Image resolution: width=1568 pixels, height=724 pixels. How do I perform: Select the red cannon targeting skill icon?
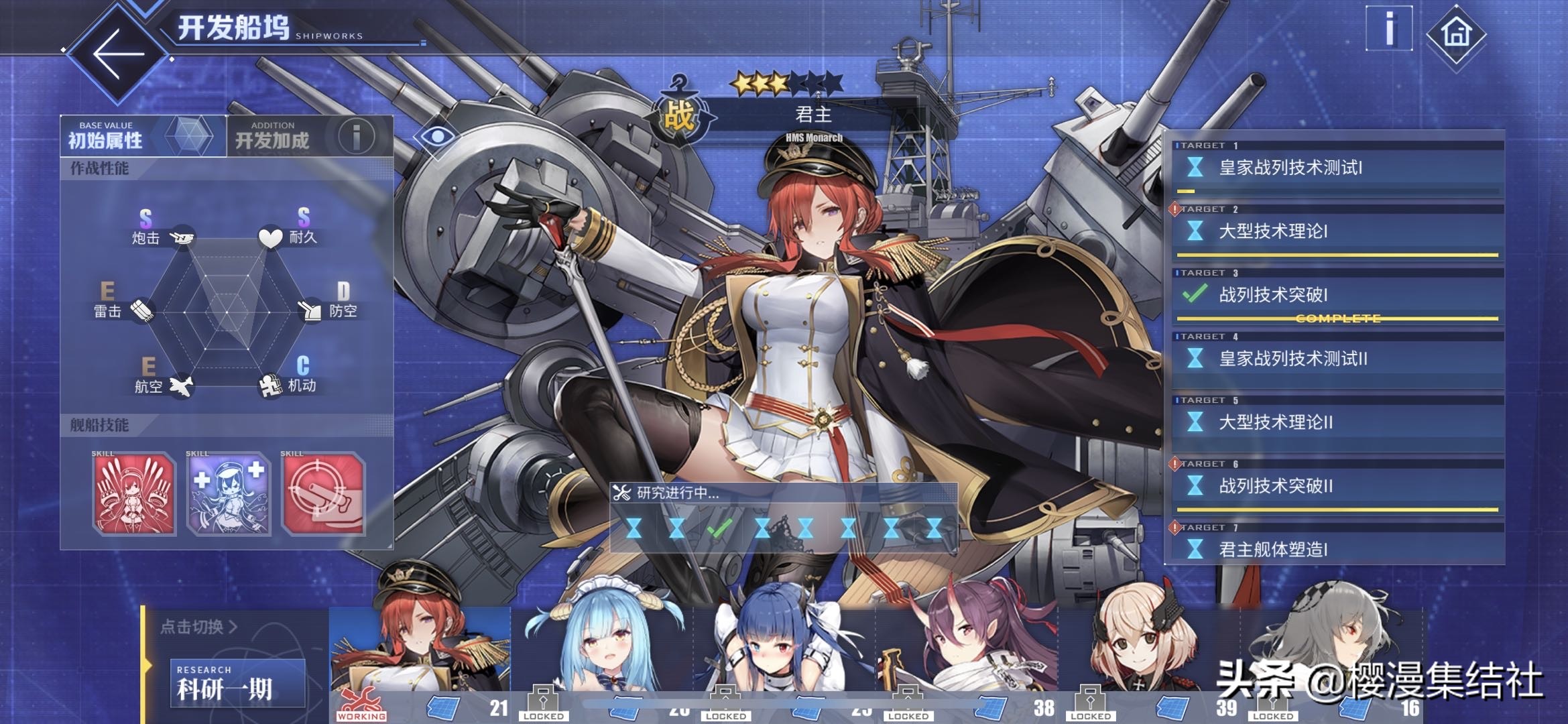pos(324,495)
